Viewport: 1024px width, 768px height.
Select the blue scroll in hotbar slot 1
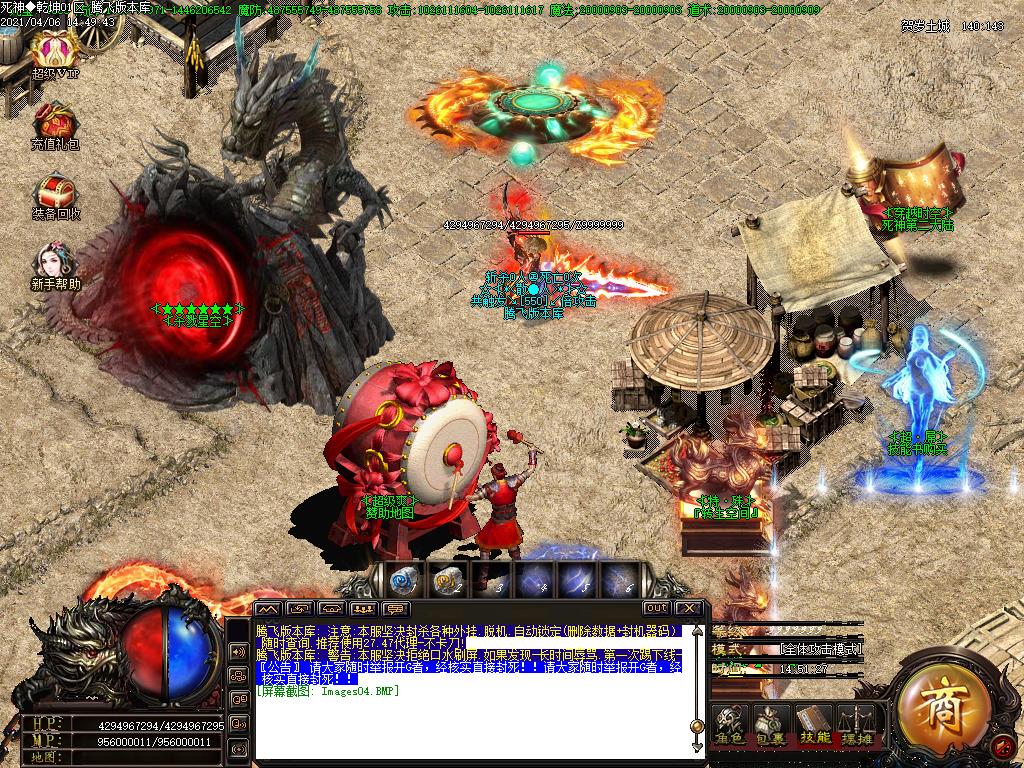click(403, 579)
